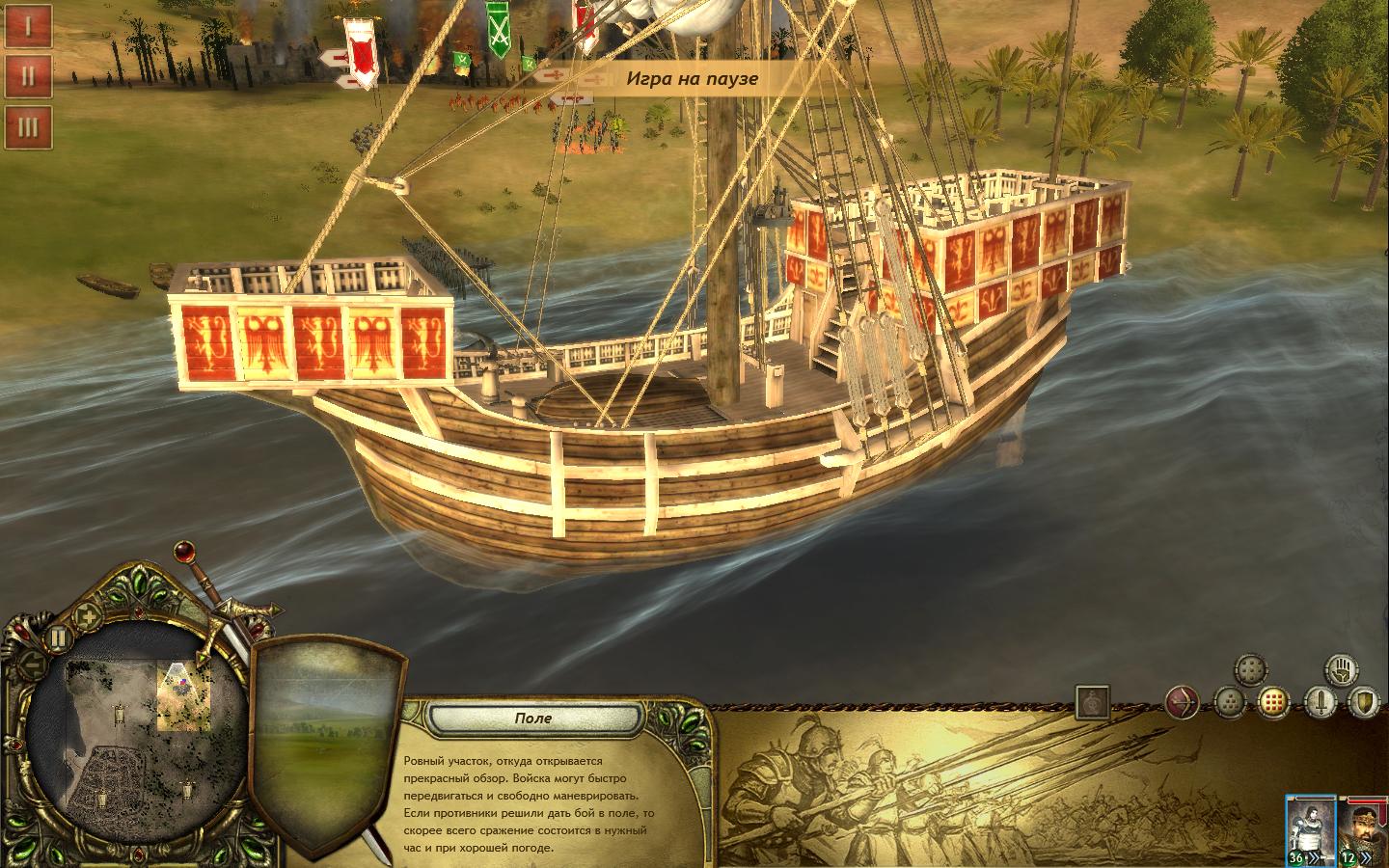Zoom in the minimap with plus button
1389x868 pixels.
[88, 616]
